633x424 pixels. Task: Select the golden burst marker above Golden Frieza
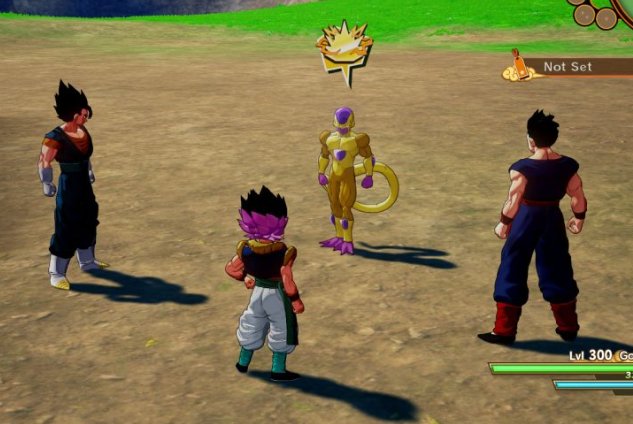click(344, 48)
